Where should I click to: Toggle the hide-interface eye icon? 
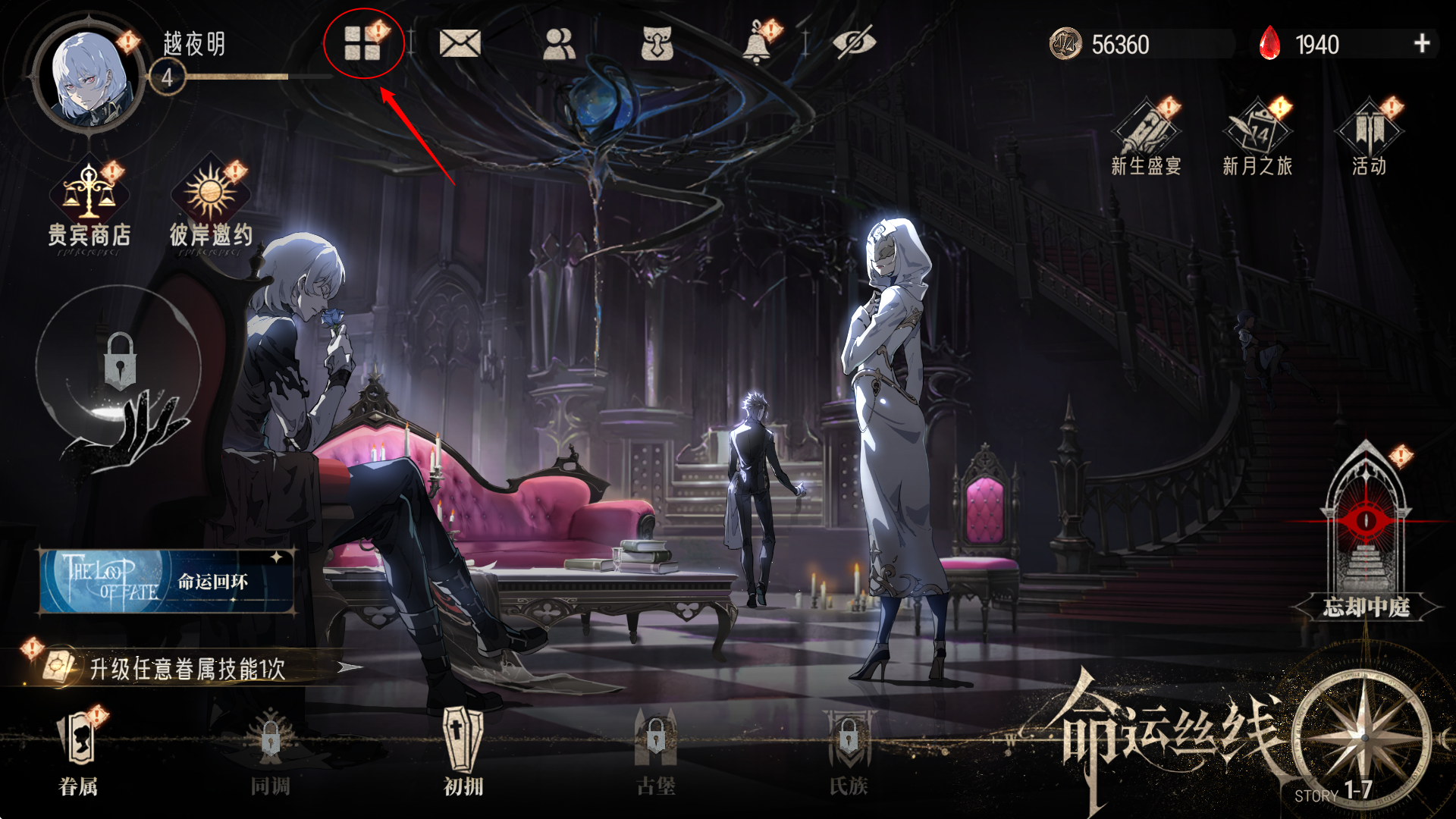point(855,43)
